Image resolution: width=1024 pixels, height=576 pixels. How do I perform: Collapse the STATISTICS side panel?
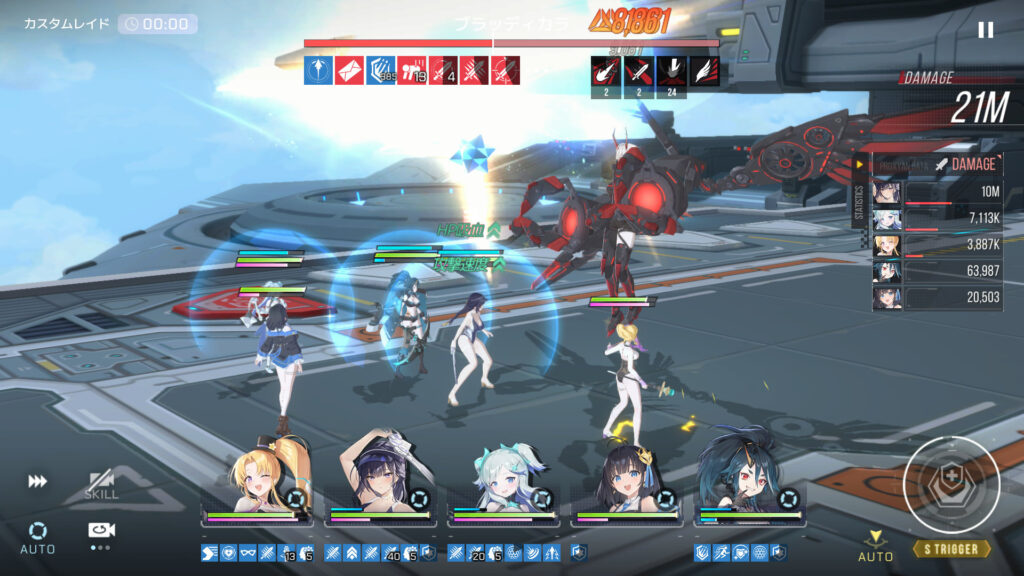pos(858,165)
